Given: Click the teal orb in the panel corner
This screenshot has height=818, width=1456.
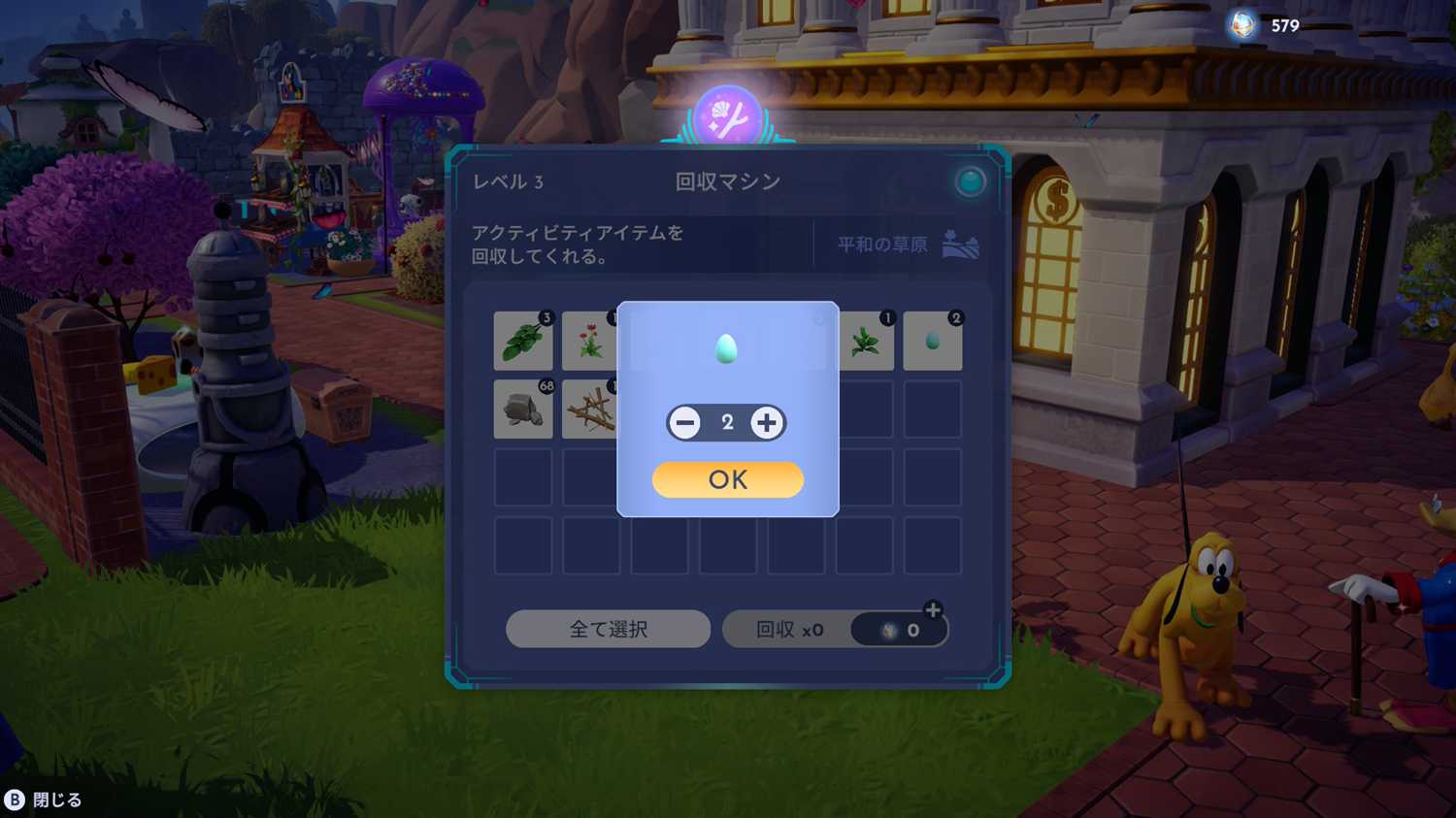Looking at the screenshot, I should click(969, 181).
